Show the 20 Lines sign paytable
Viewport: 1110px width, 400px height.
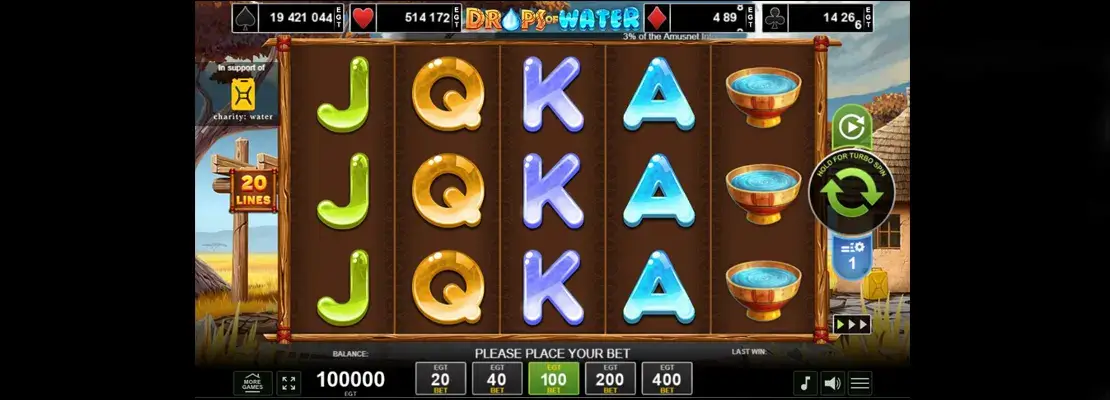pos(253,190)
